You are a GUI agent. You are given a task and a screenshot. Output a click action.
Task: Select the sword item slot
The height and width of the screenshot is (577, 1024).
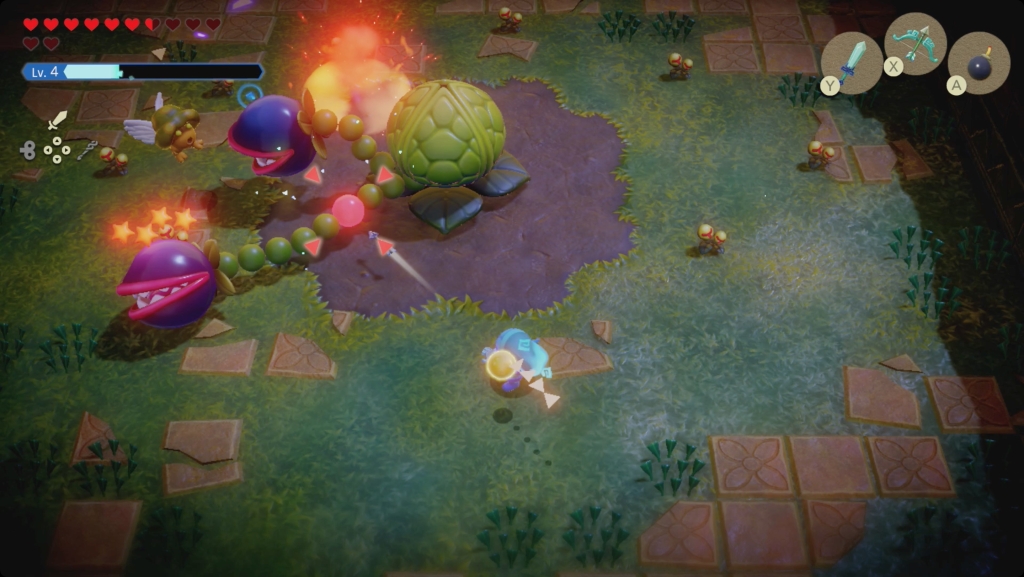[x=851, y=62]
